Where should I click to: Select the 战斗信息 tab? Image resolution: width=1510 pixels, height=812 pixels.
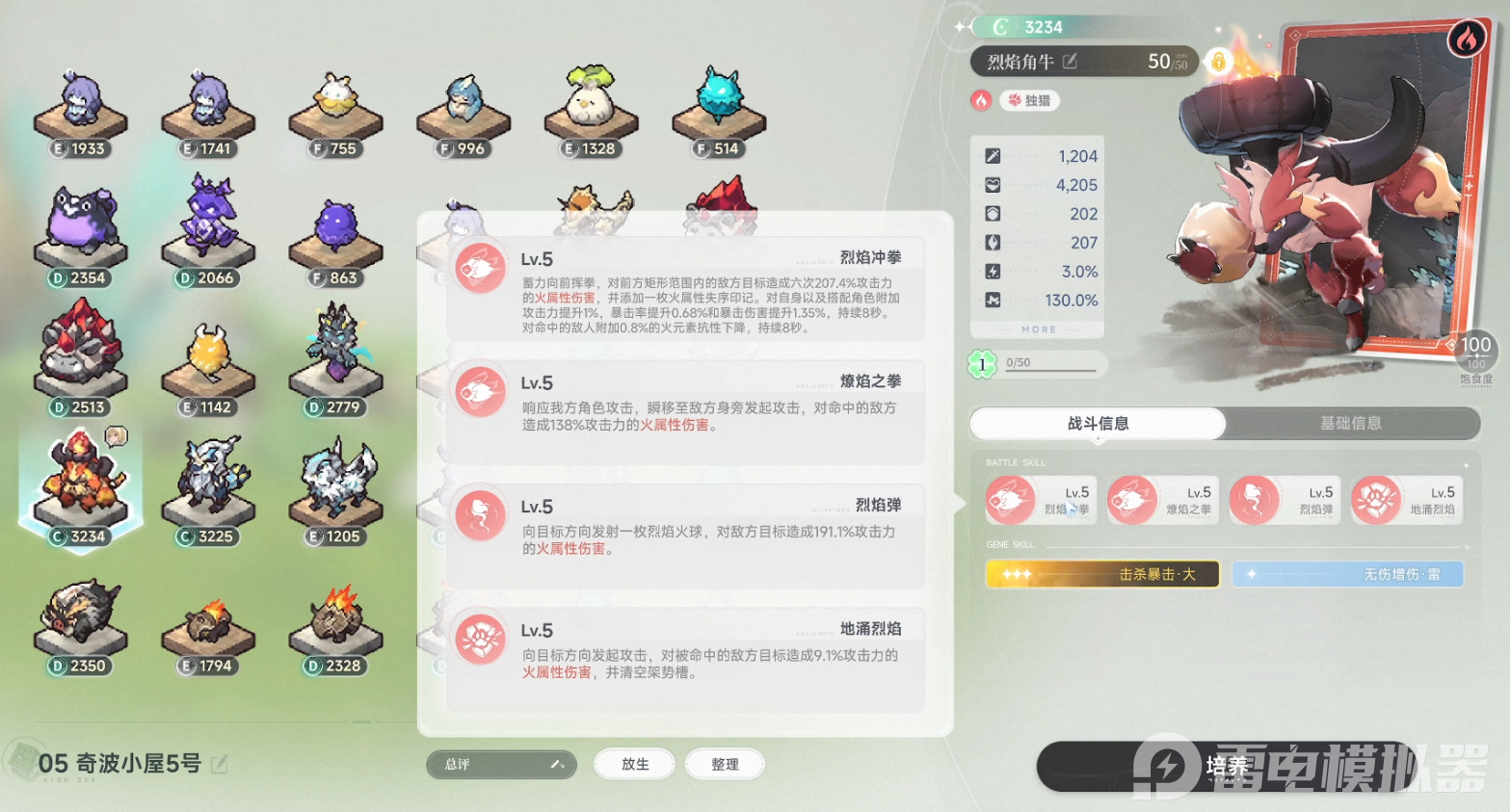1098,423
